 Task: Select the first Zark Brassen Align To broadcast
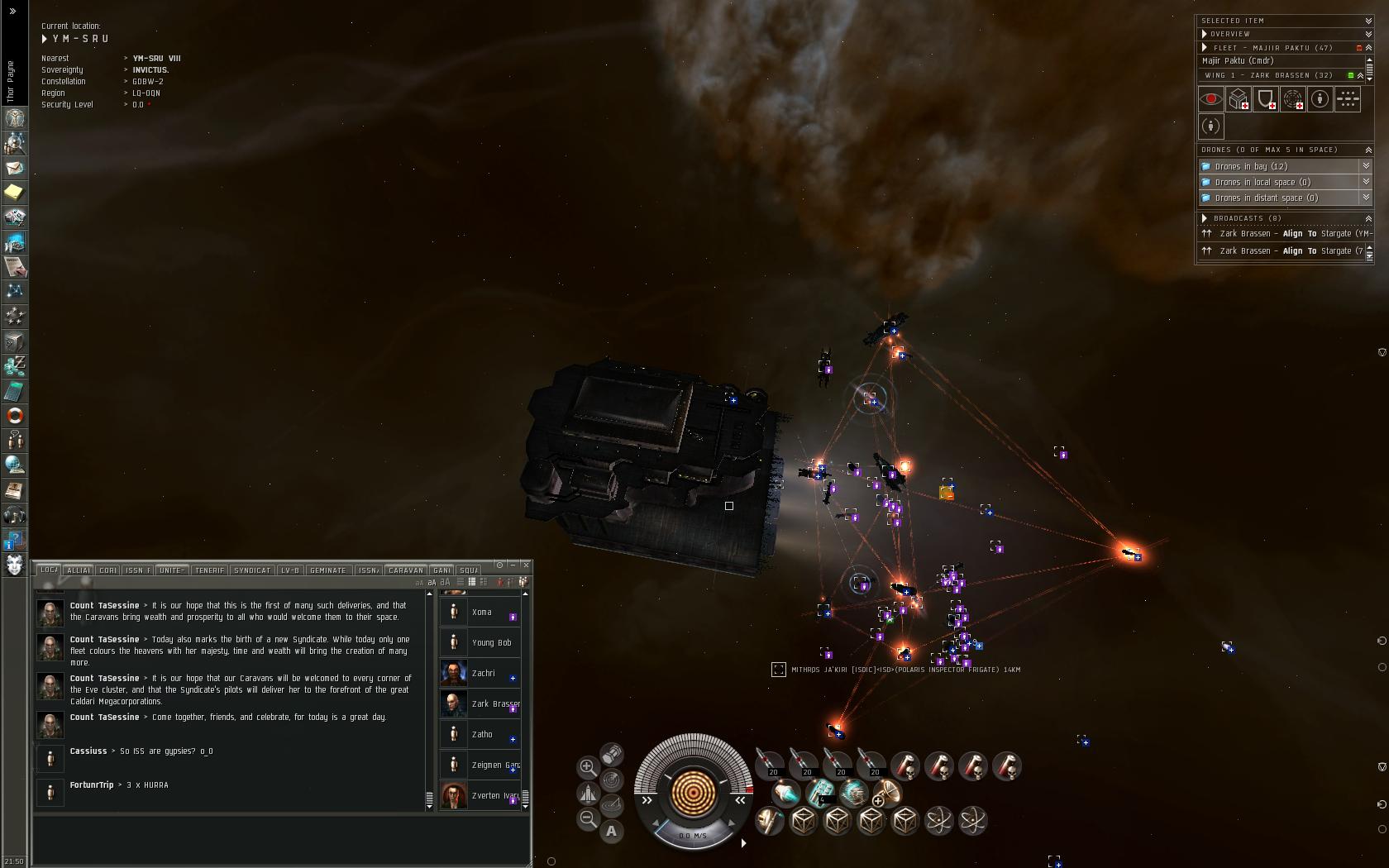pos(1286,234)
